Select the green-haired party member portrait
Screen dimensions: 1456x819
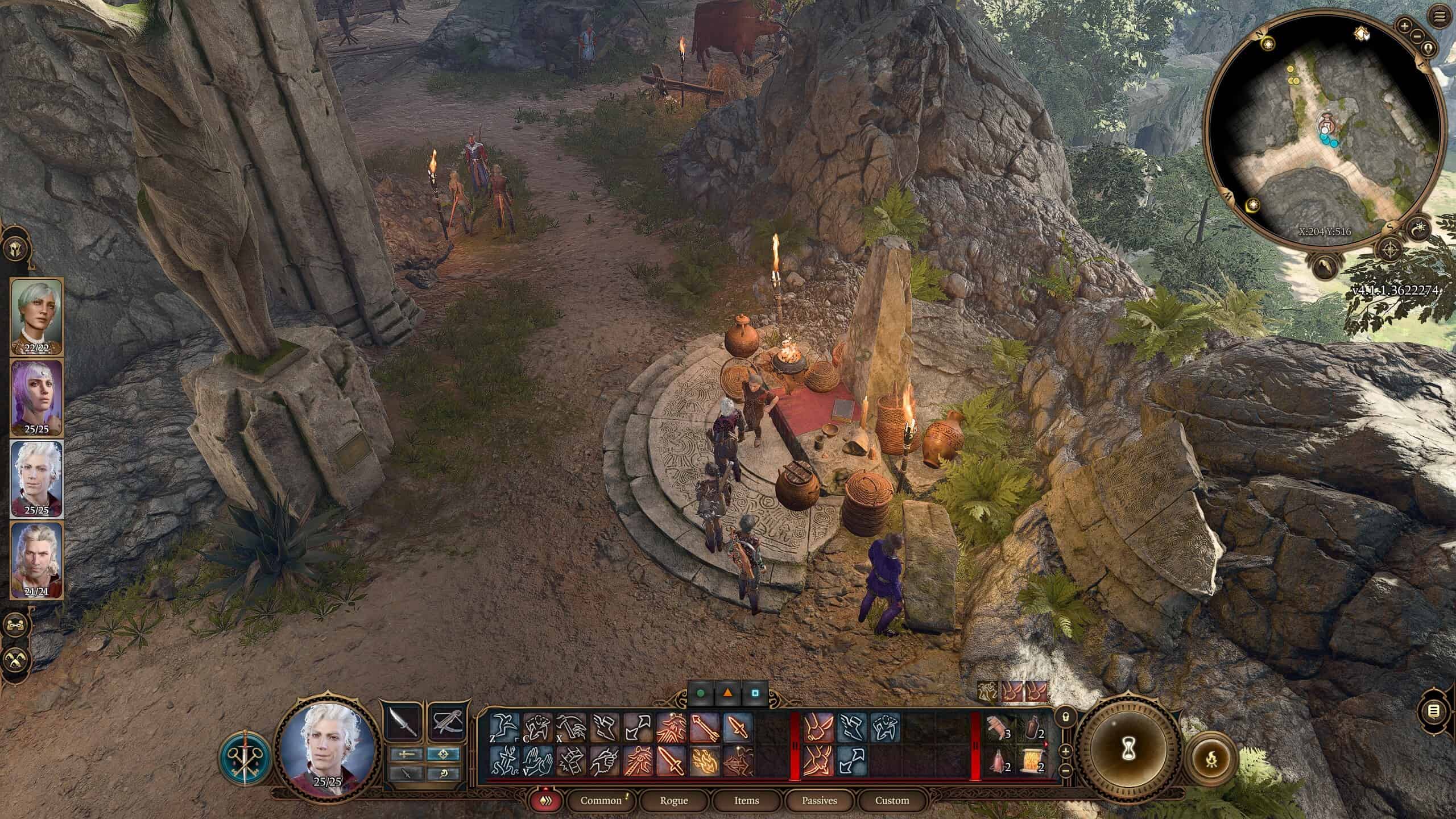37,316
